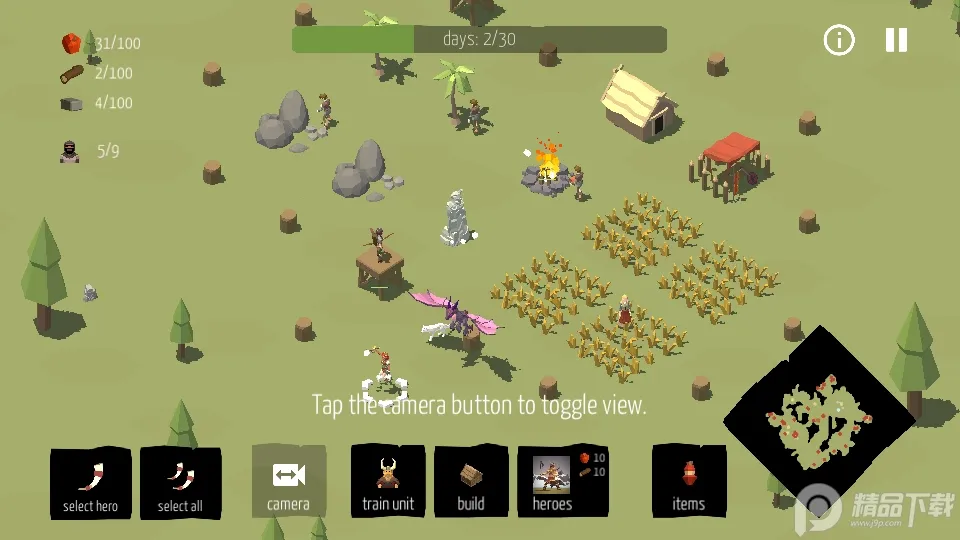Click the diamond-shaped minimap

(x=818, y=420)
